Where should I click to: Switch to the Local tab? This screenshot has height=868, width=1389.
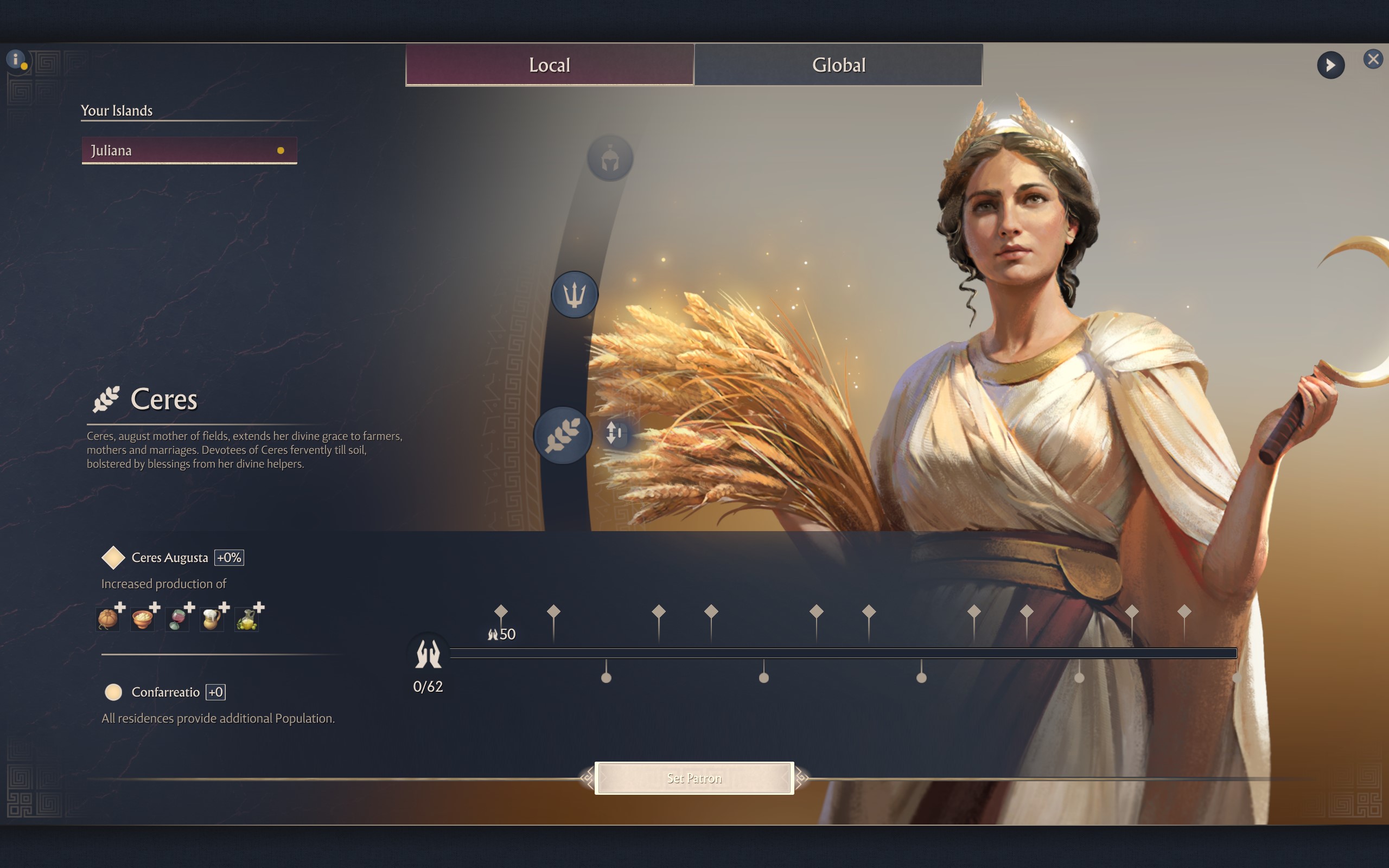coord(549,65)
